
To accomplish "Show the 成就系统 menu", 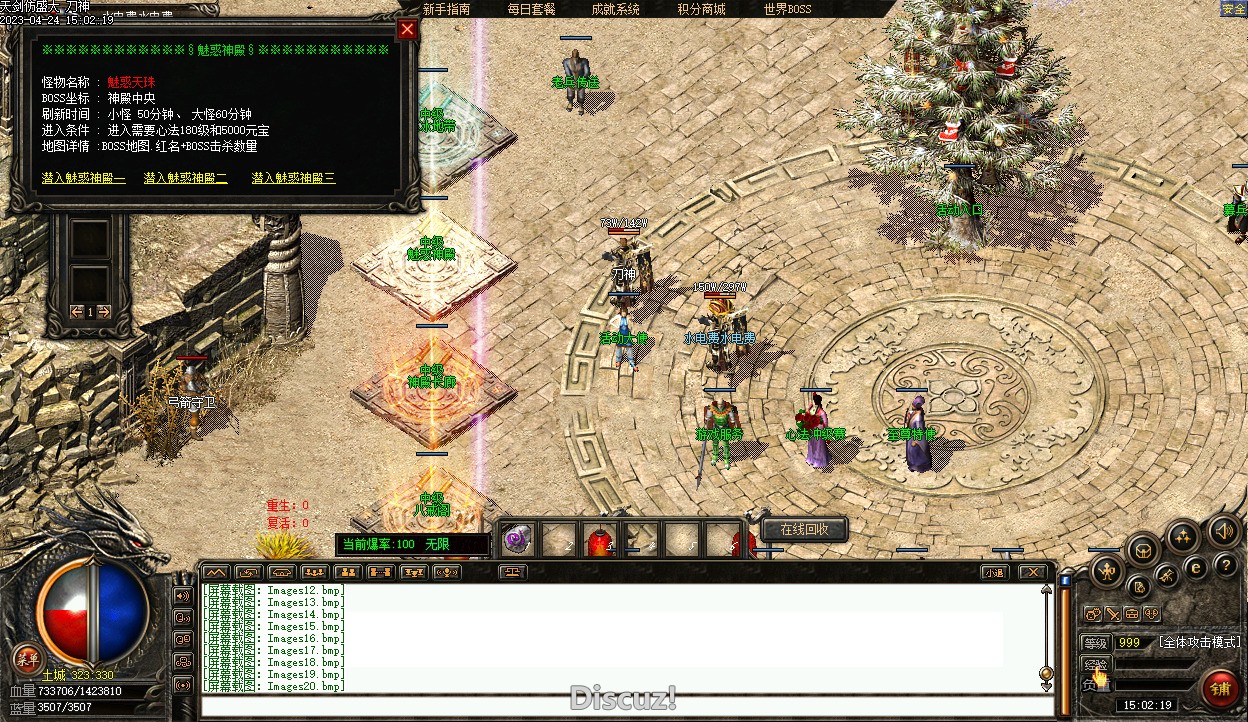I will click(615, 9).
